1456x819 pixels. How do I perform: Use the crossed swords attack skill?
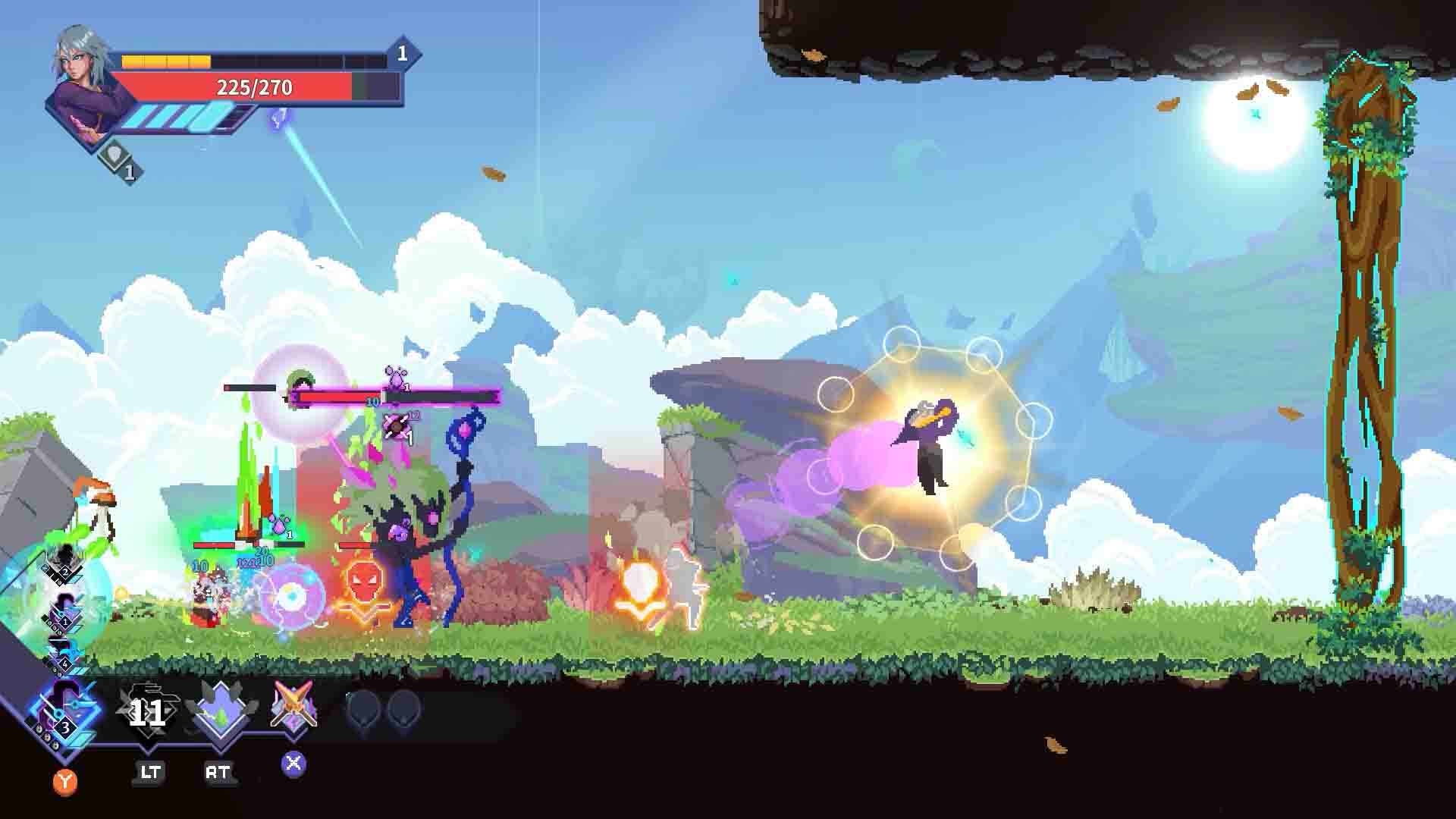293,707
